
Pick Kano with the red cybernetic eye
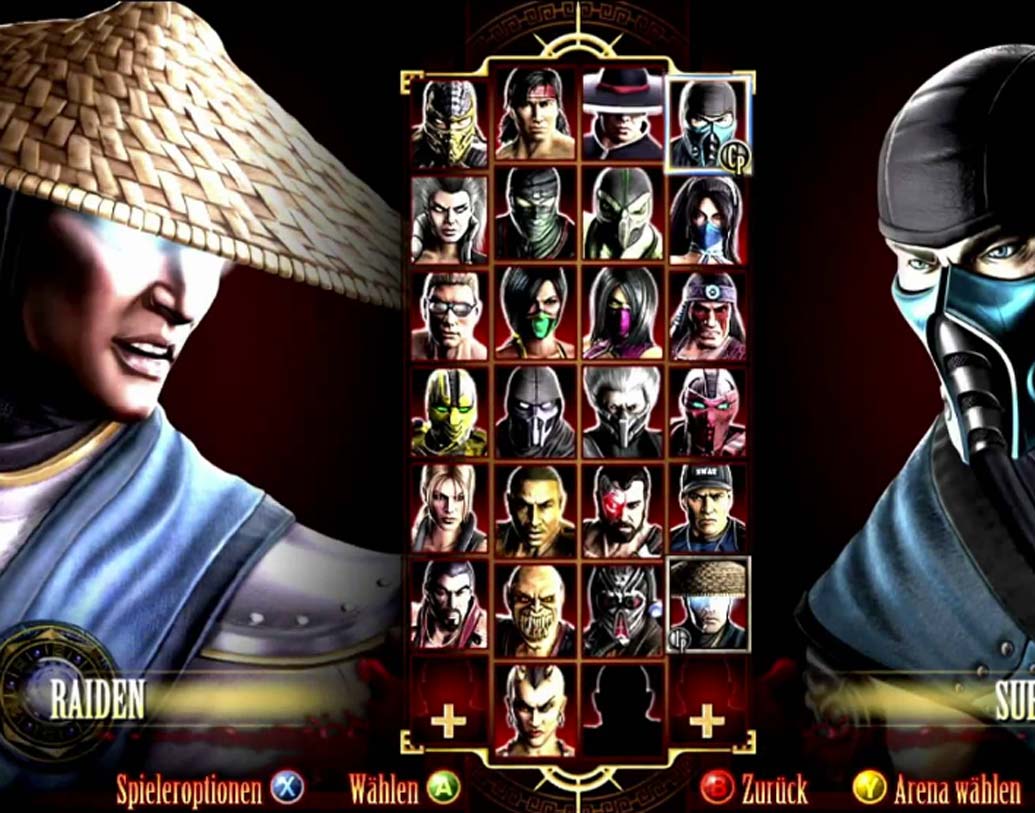[x=621, y=509]
